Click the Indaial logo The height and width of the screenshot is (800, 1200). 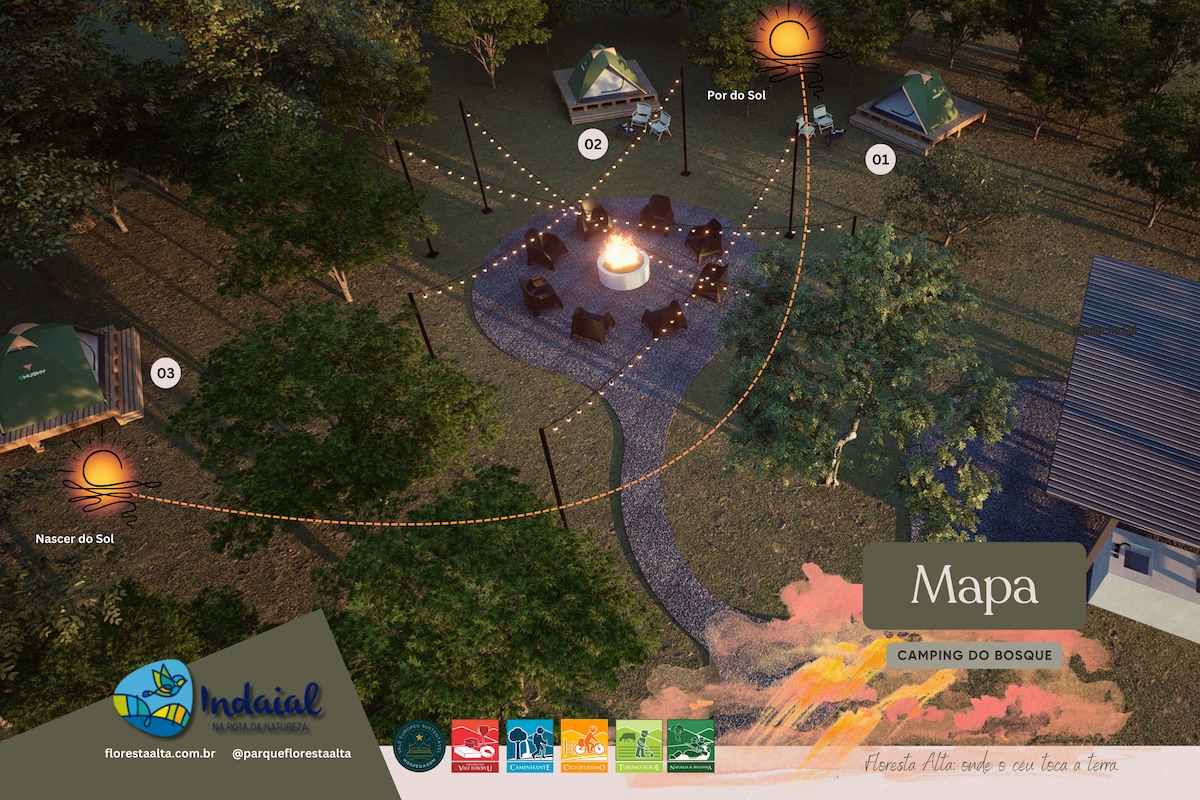(x=218, y=699)
